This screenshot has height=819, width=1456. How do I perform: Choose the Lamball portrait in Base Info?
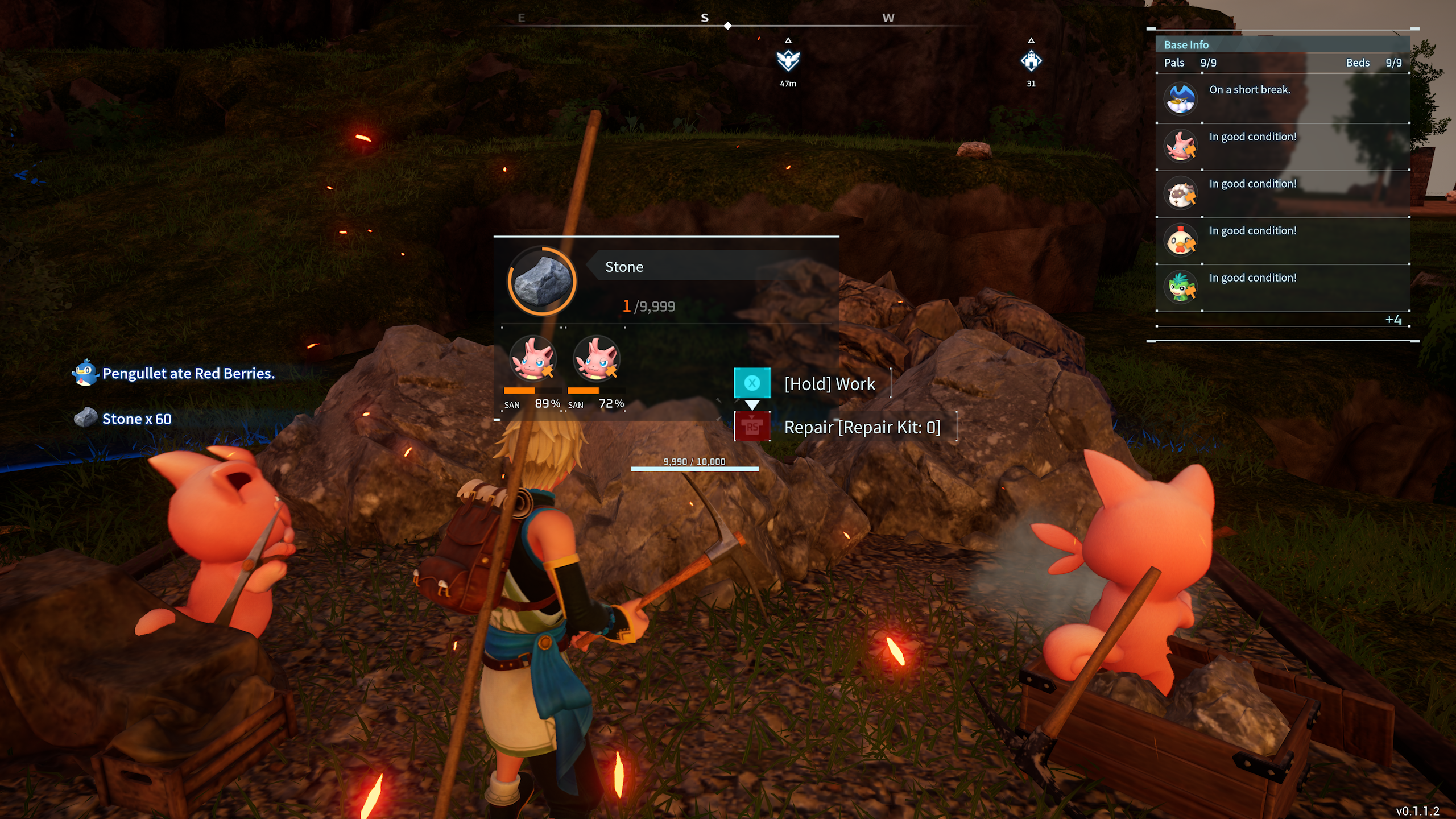1180,193
